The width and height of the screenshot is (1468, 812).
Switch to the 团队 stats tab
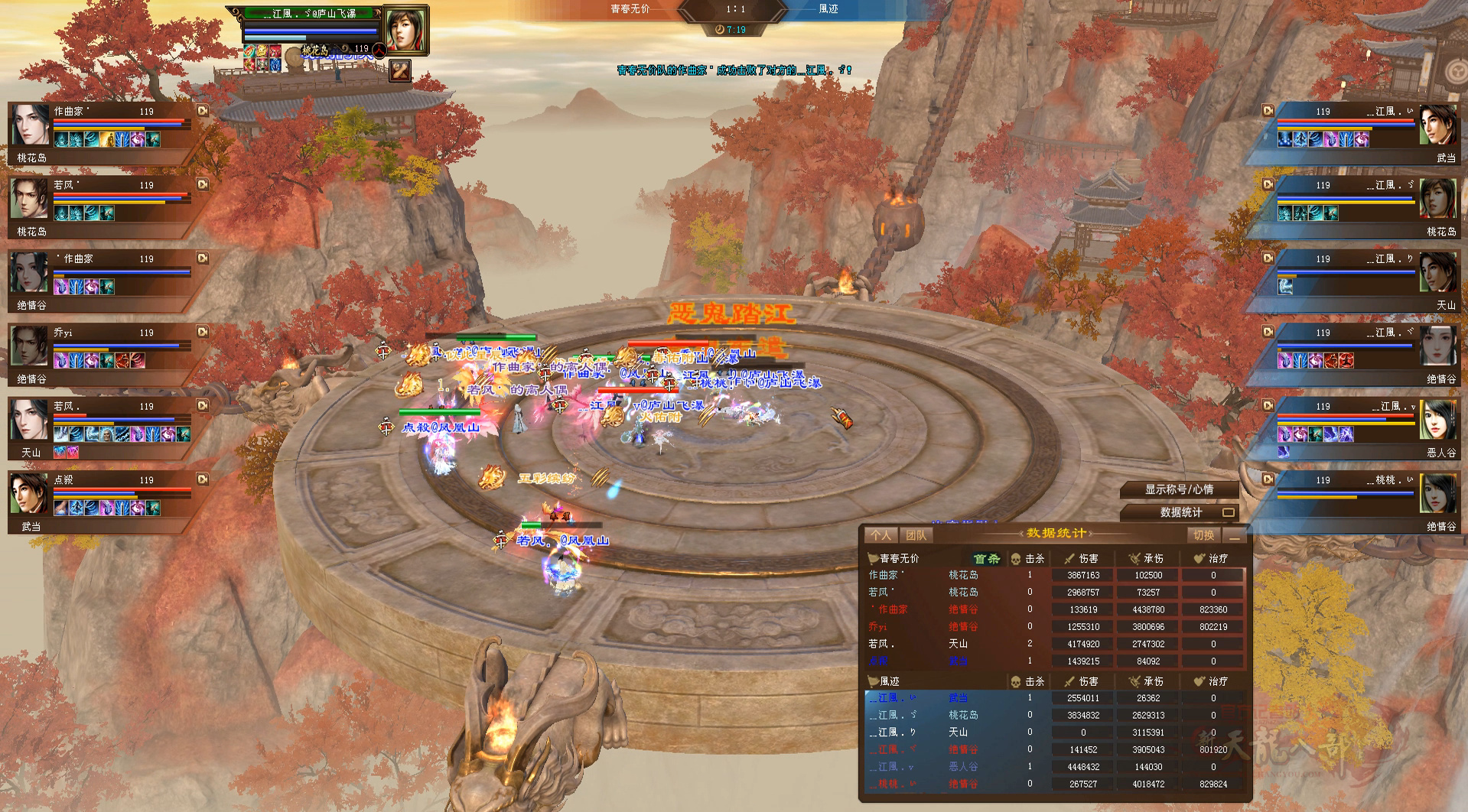pos(916,535)
